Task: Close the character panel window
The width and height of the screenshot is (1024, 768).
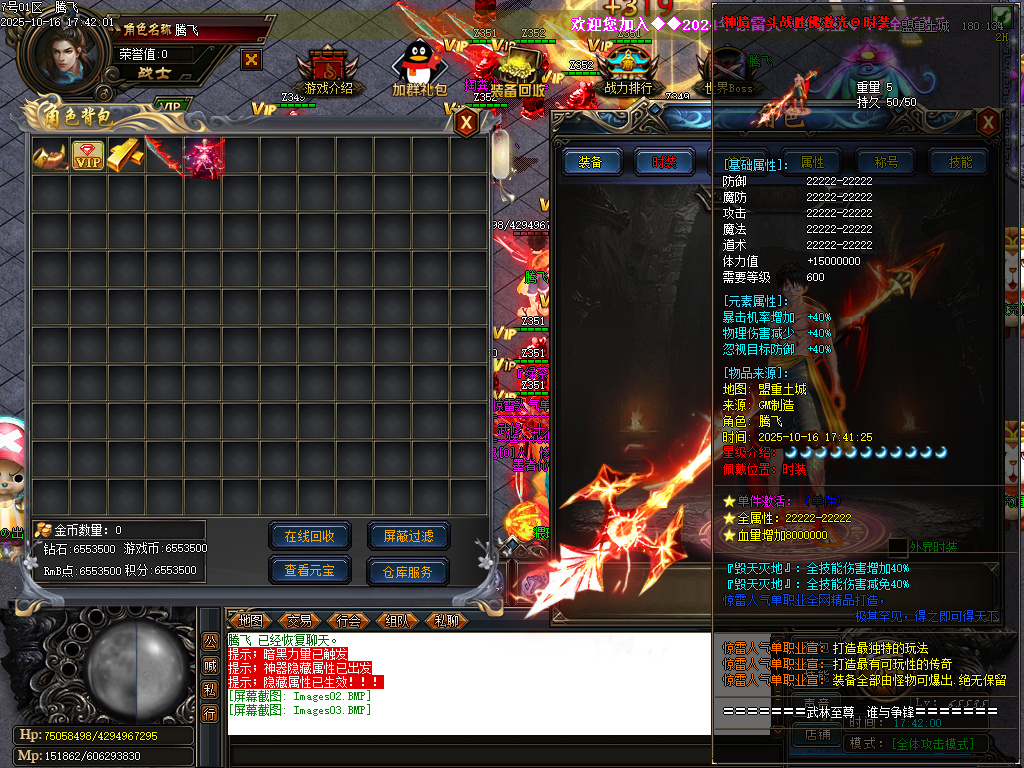Action: pos(988,122)
